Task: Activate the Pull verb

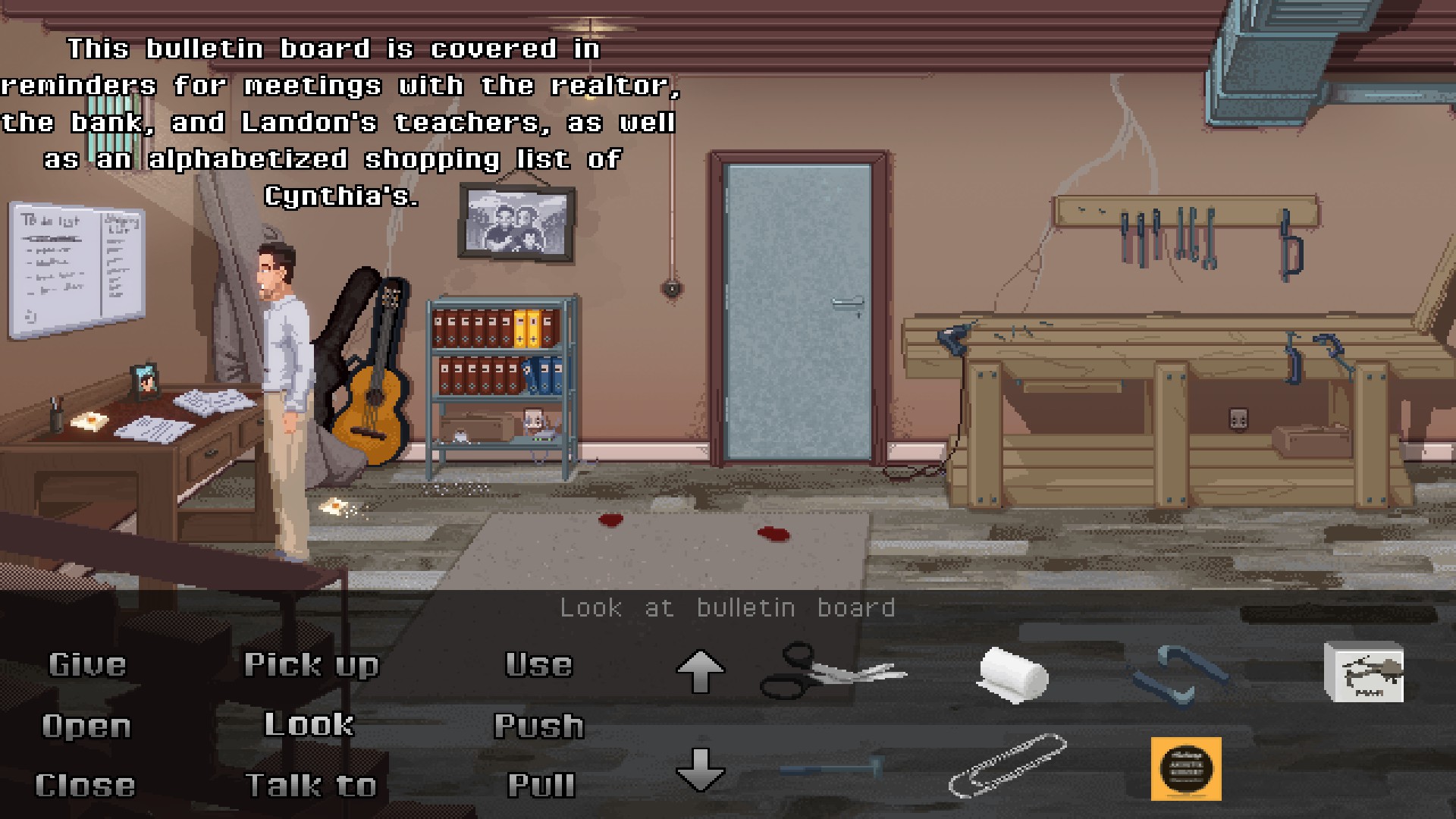Action: click(x=541, y=786)
